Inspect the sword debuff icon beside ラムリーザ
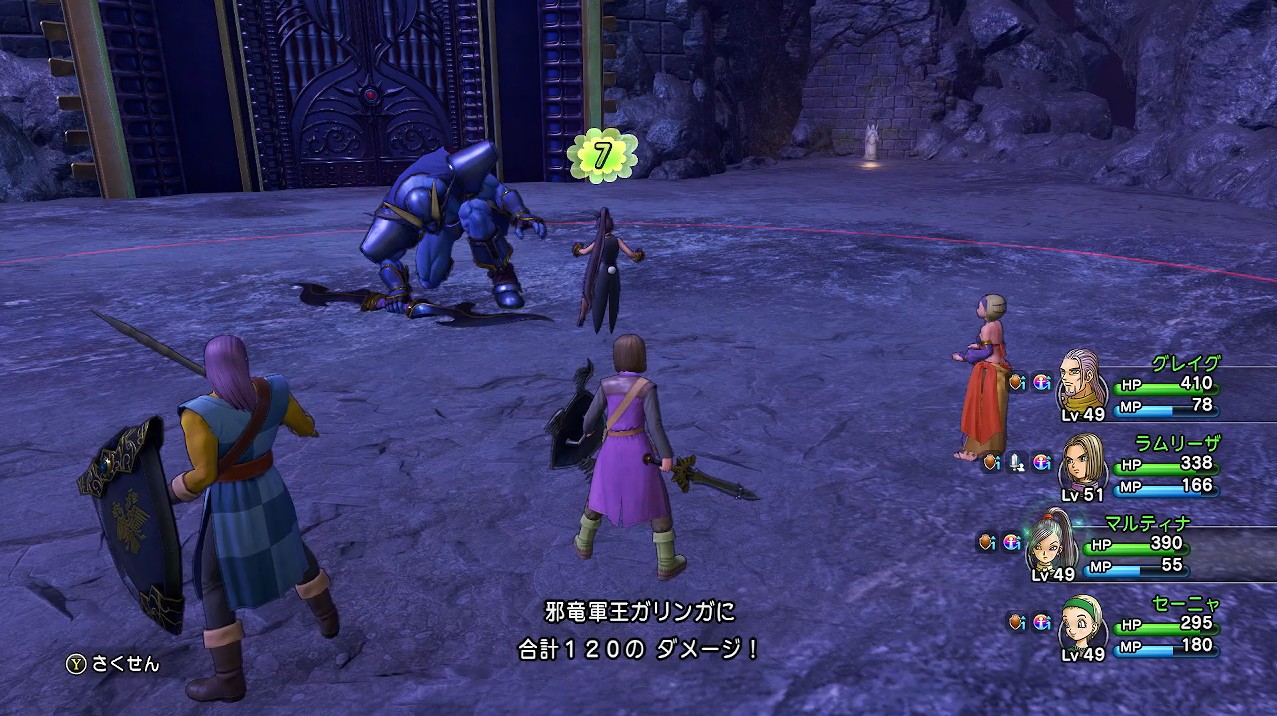The width and height of the screenshot is (1277, 716). pos(1017,462)
